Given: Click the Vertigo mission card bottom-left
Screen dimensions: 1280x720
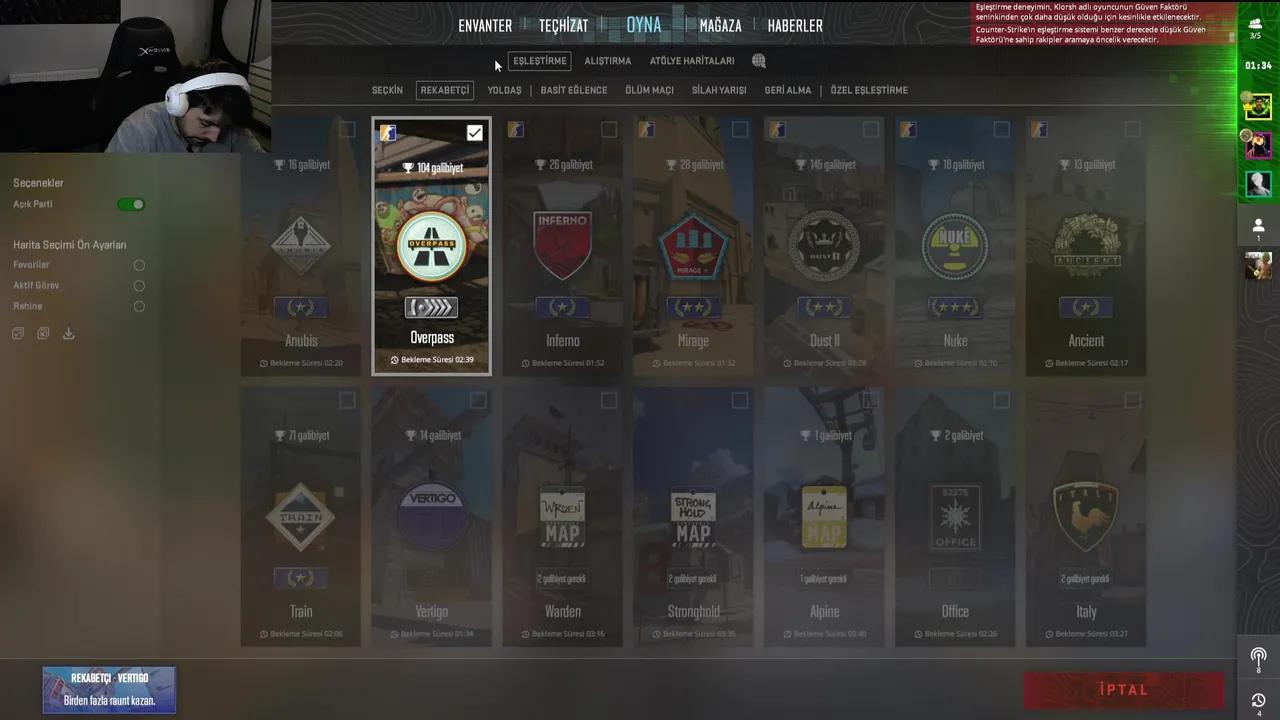Looking at the screenshot, I should point(109,690).
